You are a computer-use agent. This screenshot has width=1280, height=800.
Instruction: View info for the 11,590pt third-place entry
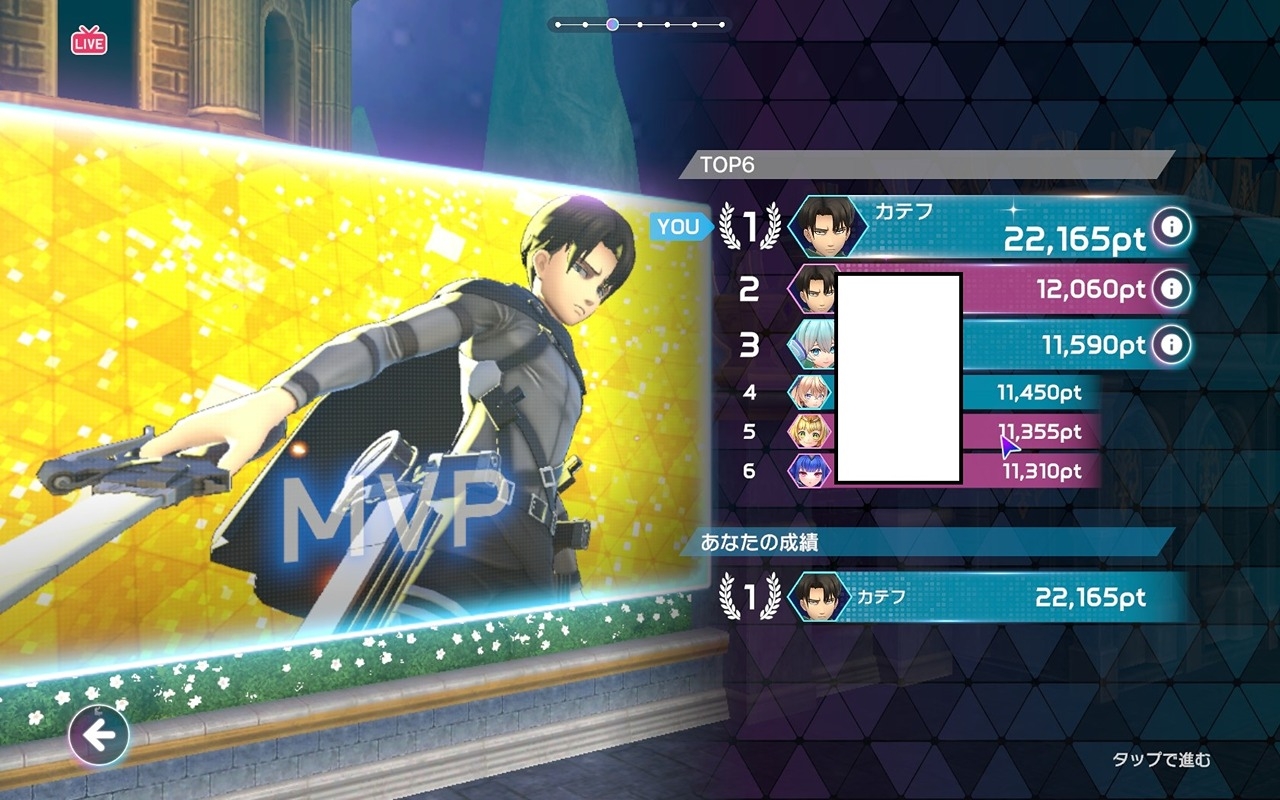pyautogui.click(x=1172, y=345)
